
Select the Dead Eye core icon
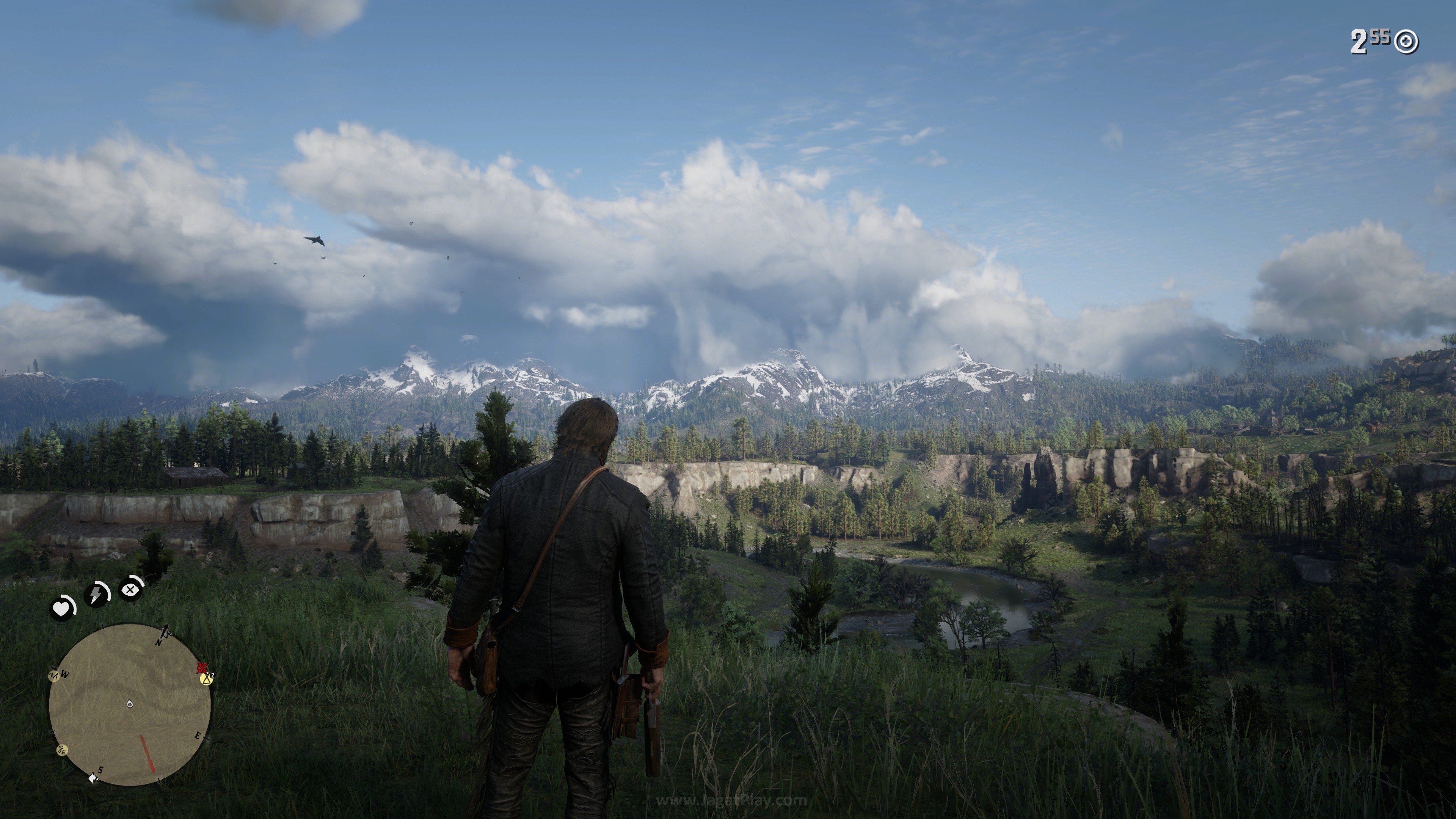pyautogui.click(x=130, y=590)
